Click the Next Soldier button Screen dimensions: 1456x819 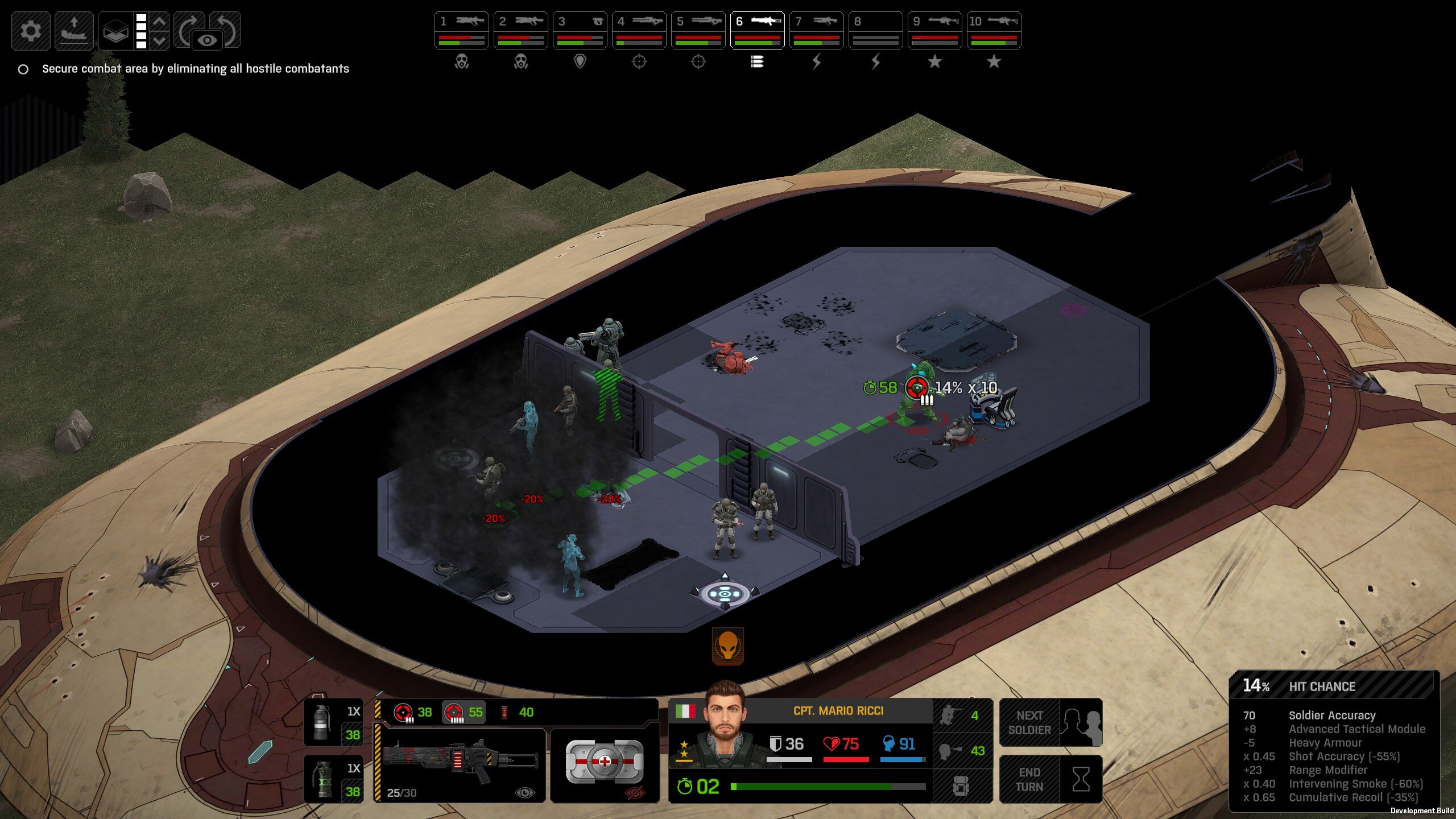point(1050,722)
